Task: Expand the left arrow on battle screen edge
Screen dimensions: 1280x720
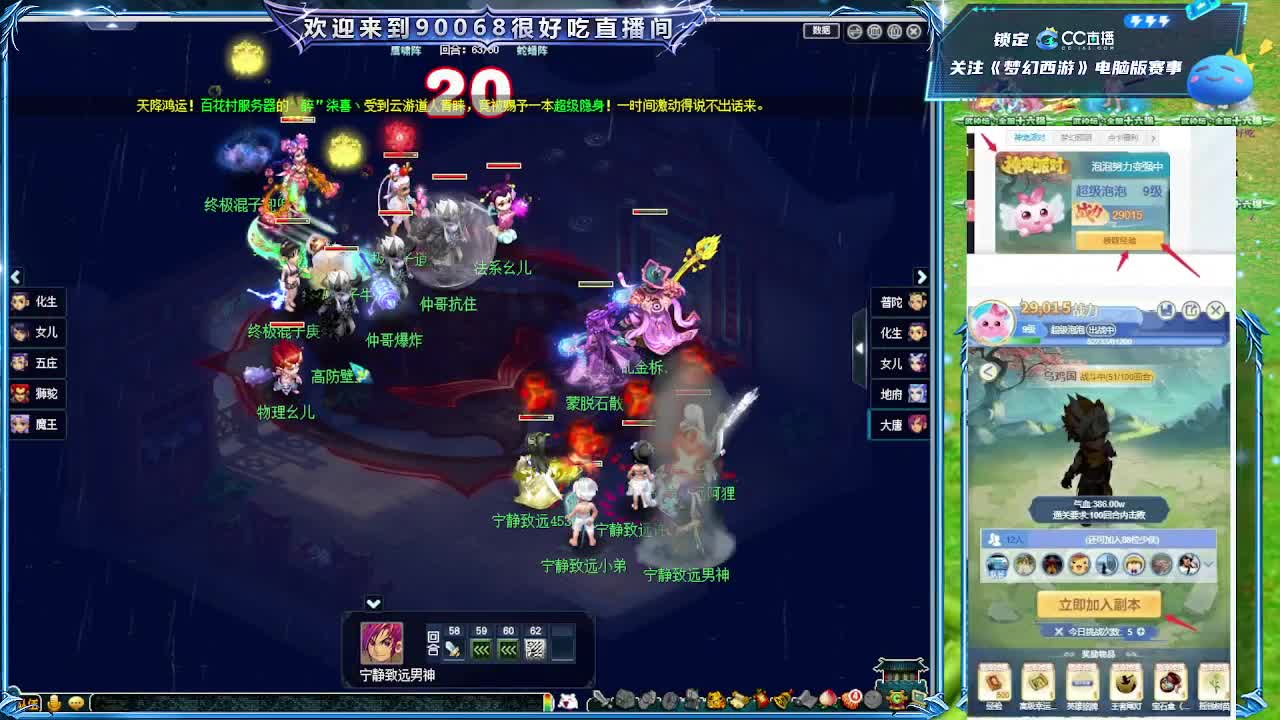Action: [x=15, y=277]
